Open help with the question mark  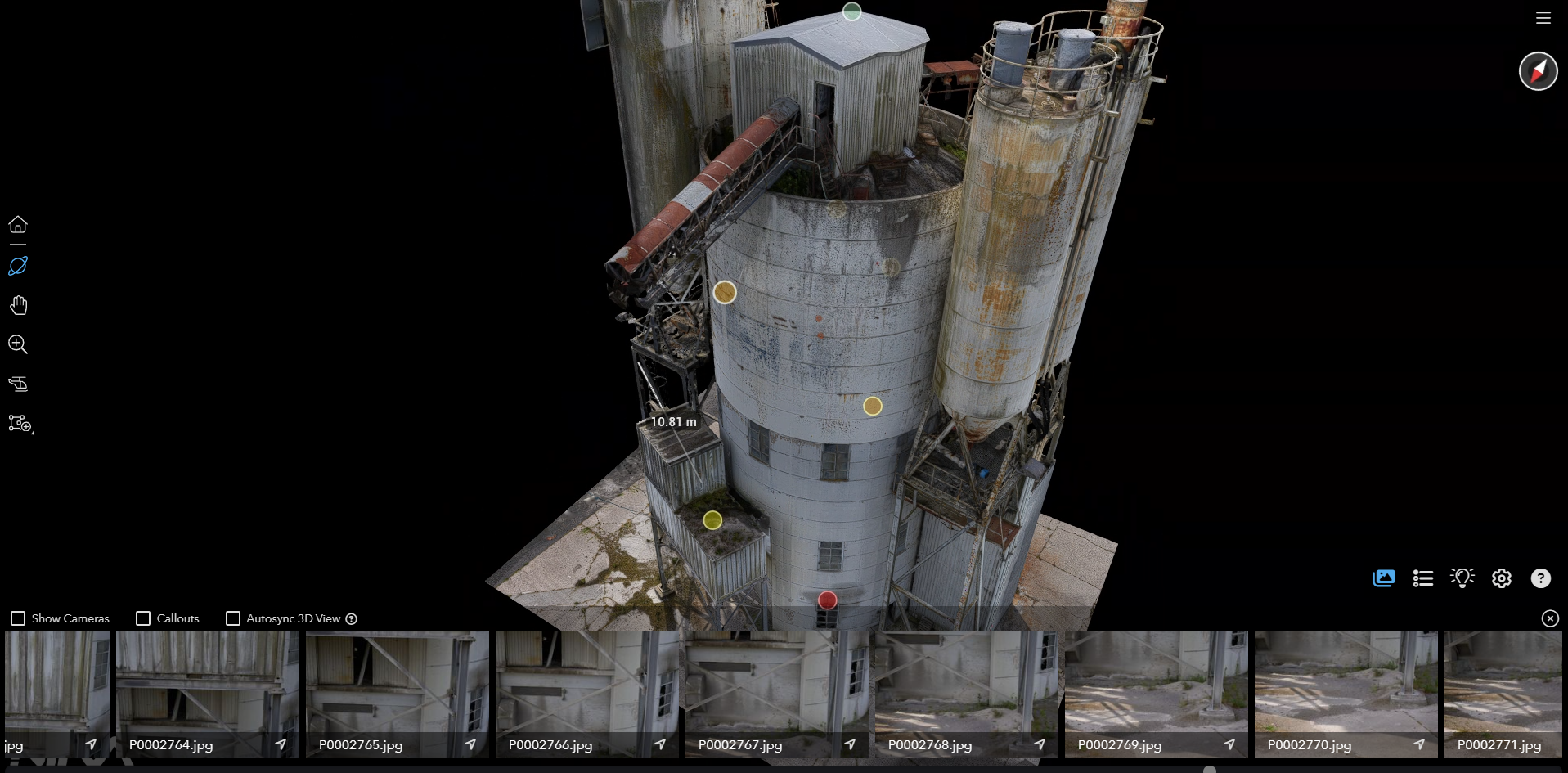point(1540,578)
